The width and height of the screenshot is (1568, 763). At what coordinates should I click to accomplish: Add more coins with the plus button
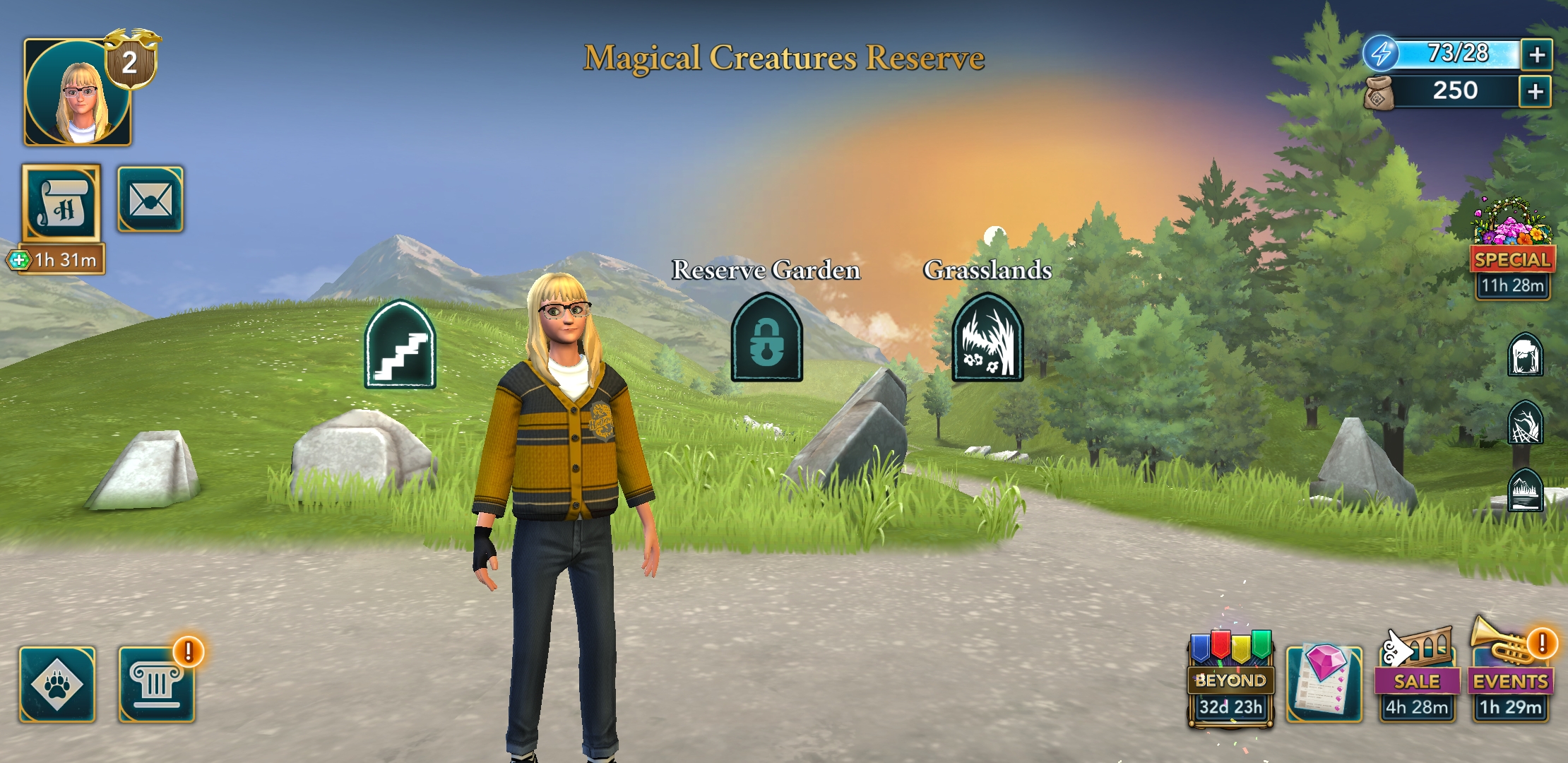tap(1535, 91)
